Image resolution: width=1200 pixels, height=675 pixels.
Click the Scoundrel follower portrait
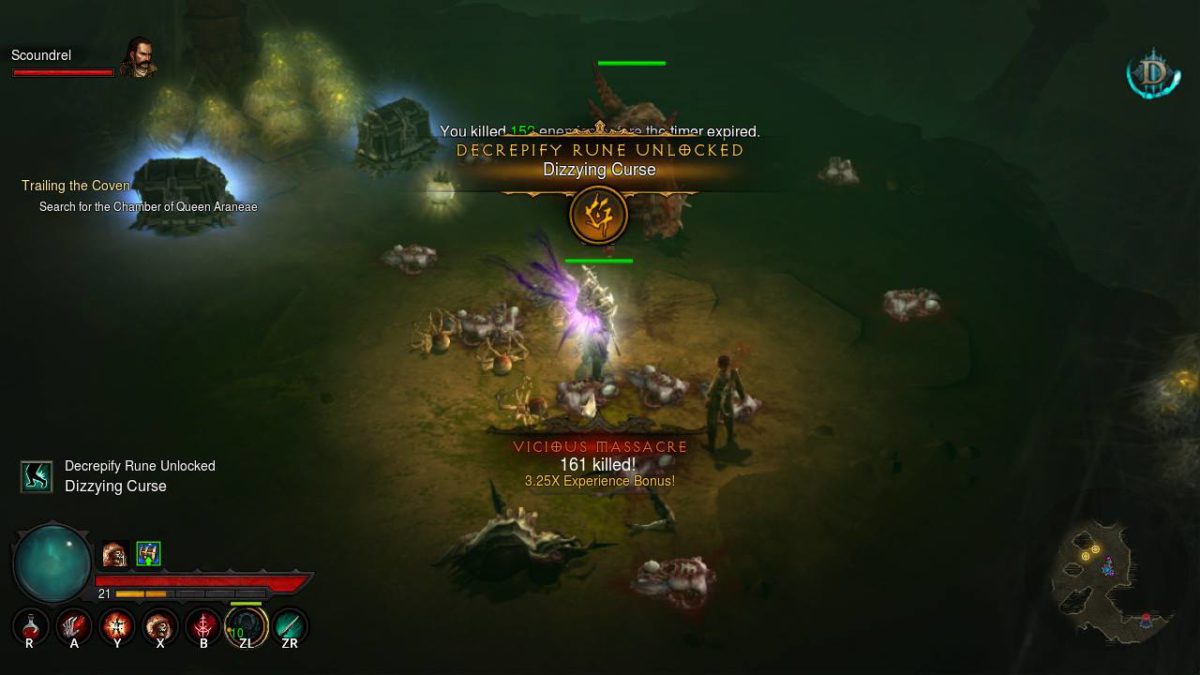[x=137, y=57]
